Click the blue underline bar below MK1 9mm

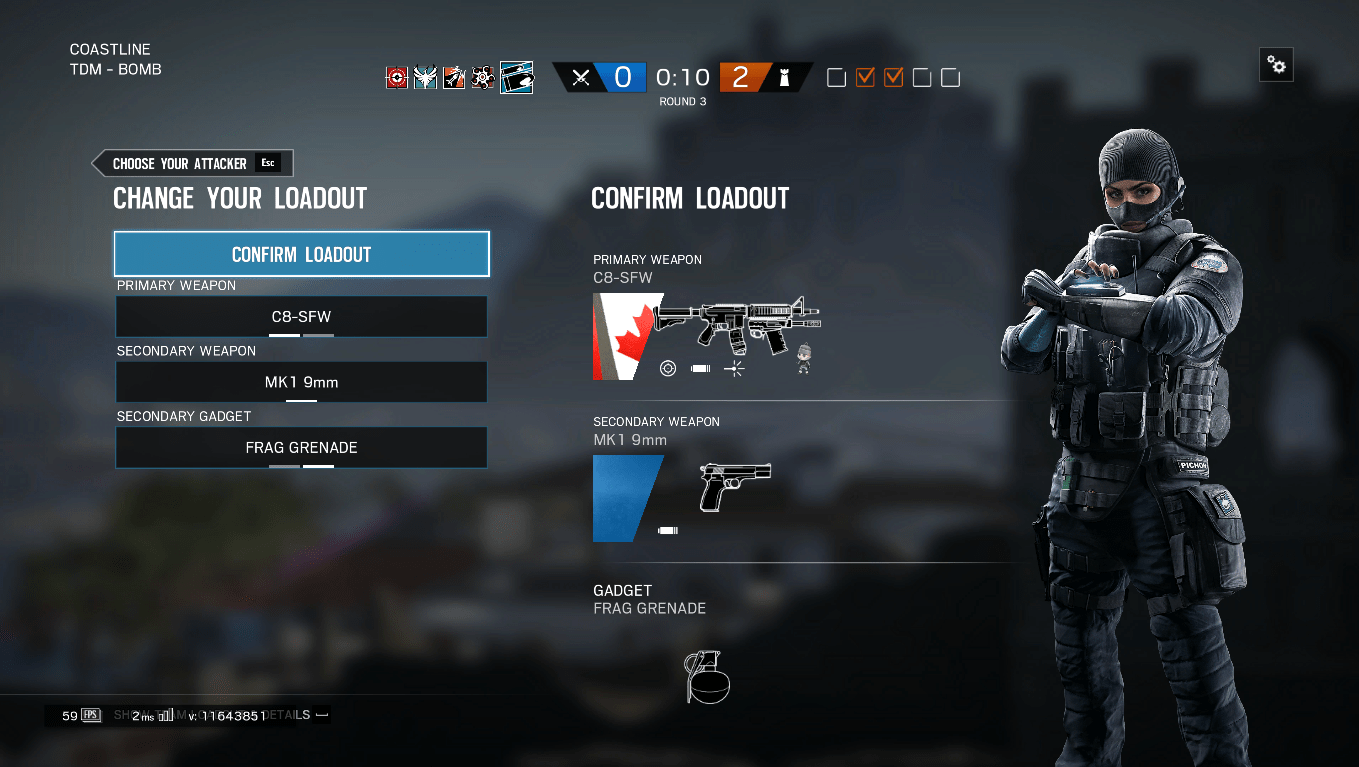click(x=301, y=400)
